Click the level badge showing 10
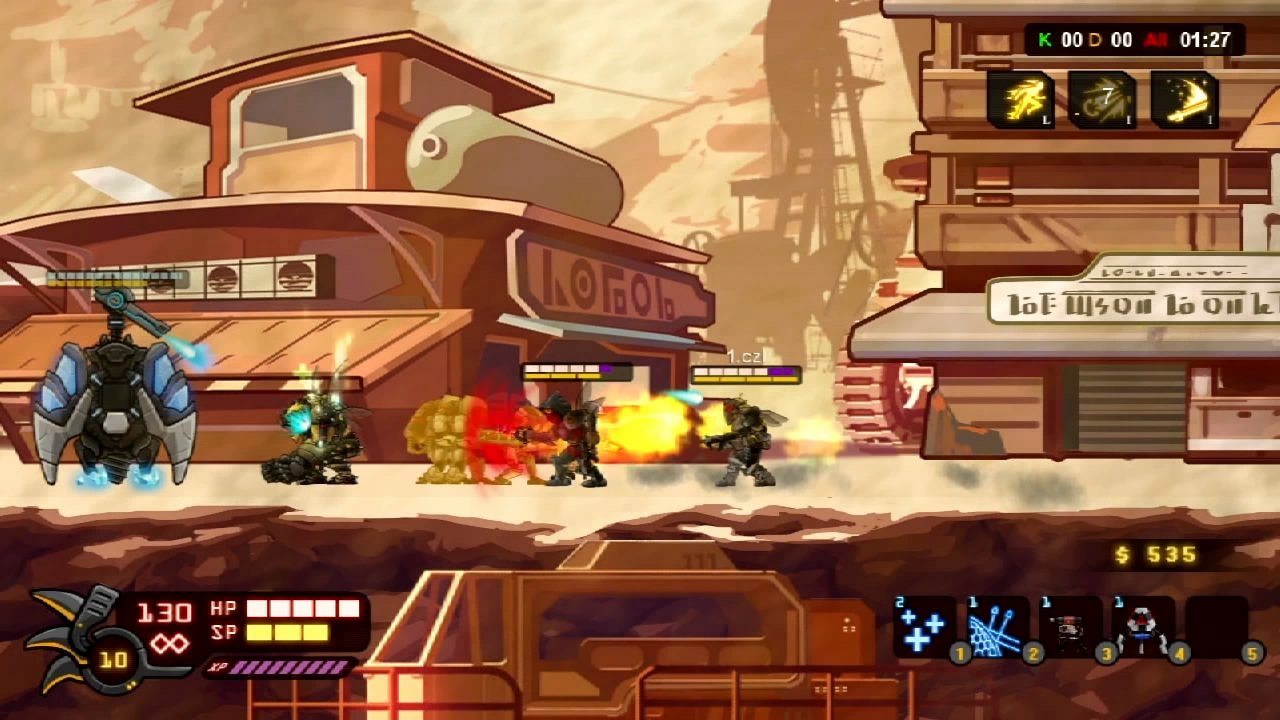Image resolution: width=1280 pixels, height=720 pixels. 113,658
